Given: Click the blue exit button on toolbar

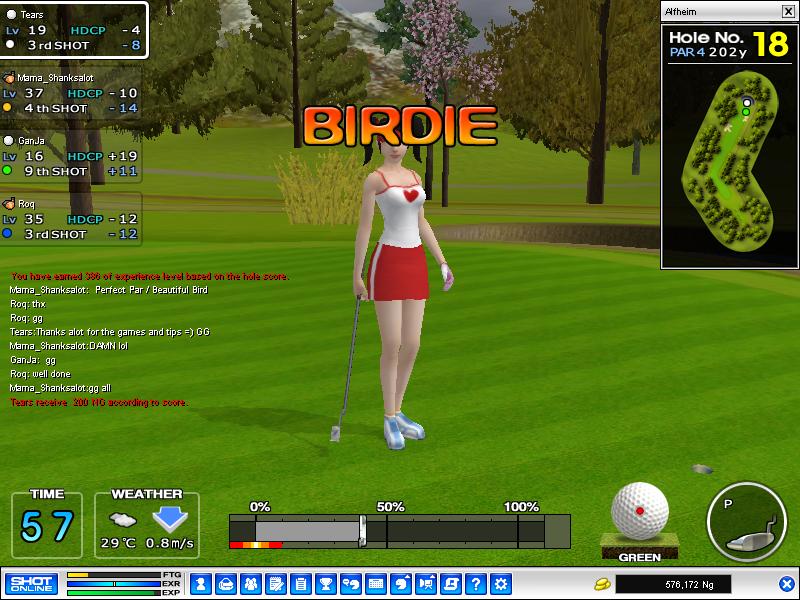Looking at the screenshot, I should [x=786, y=583].
